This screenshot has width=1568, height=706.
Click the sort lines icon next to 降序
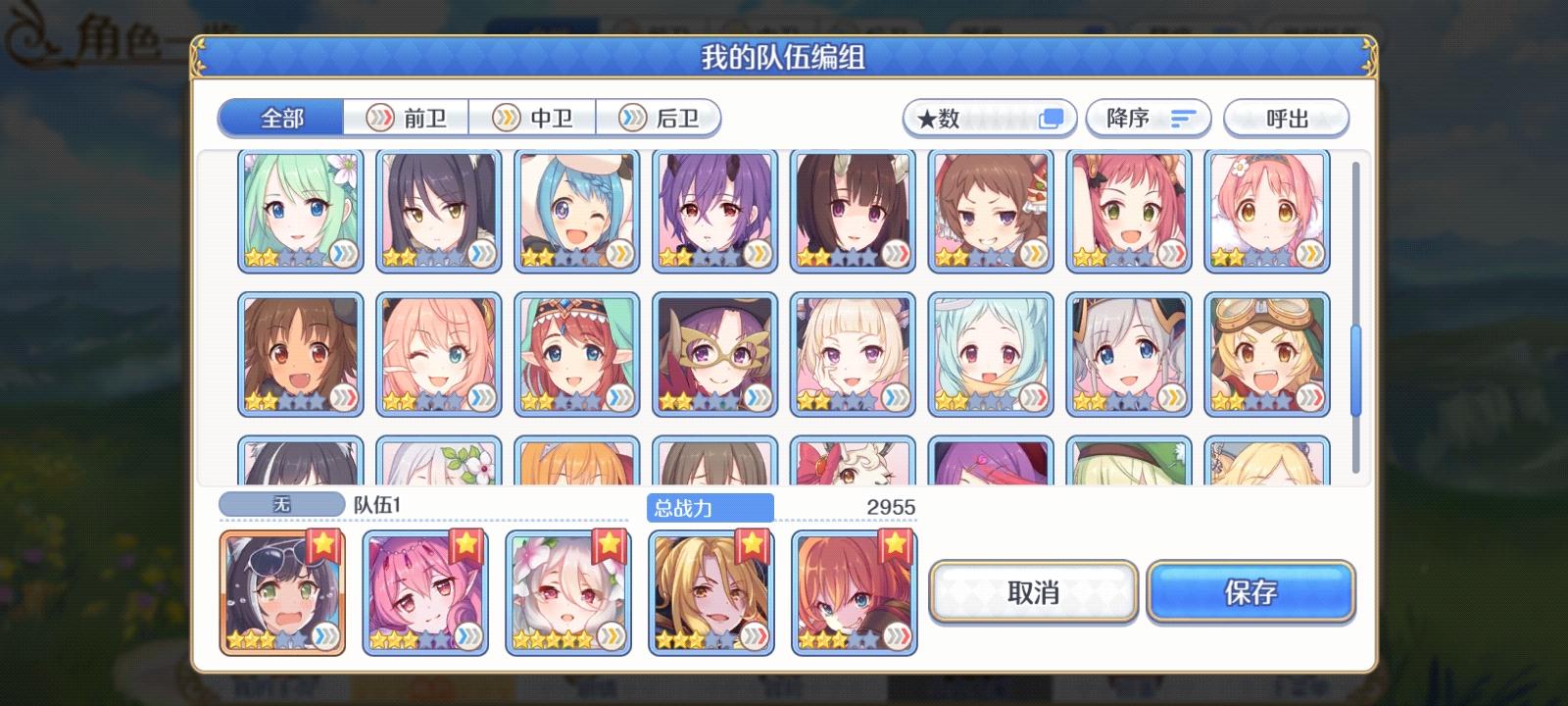[x=1182, y=118]
